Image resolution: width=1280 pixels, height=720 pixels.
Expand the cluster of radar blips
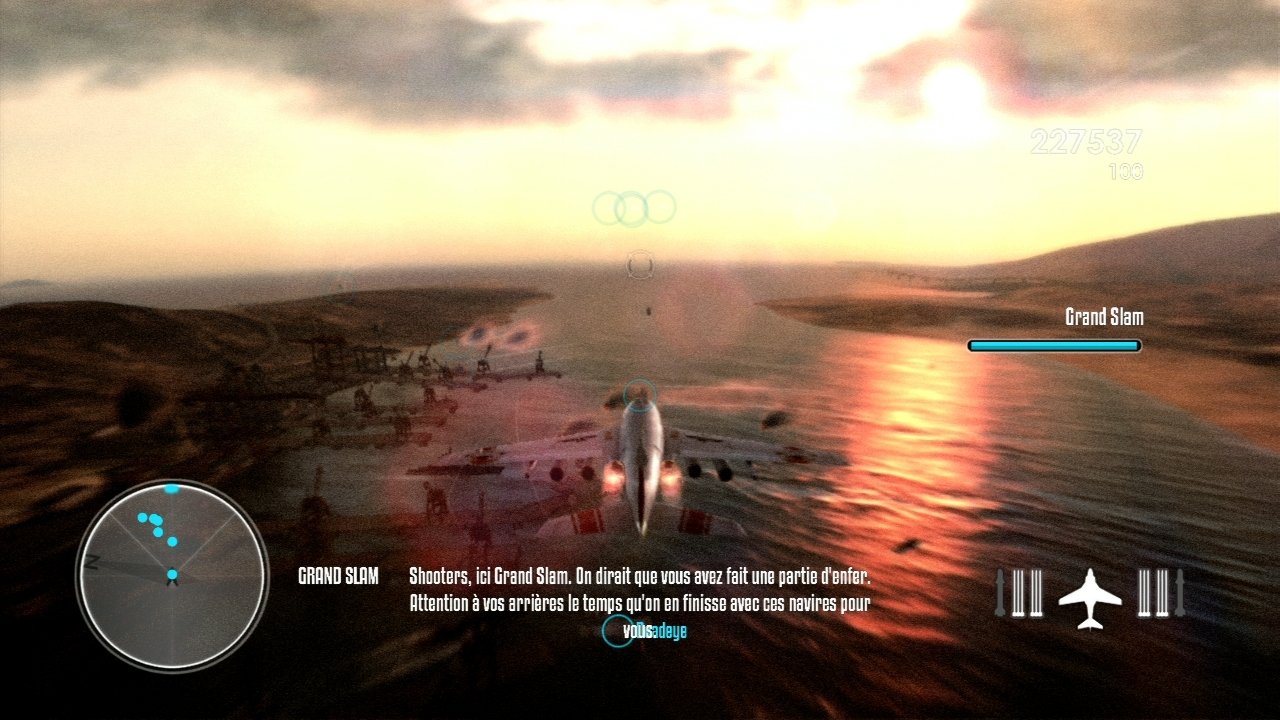click(x=152, y=522)
